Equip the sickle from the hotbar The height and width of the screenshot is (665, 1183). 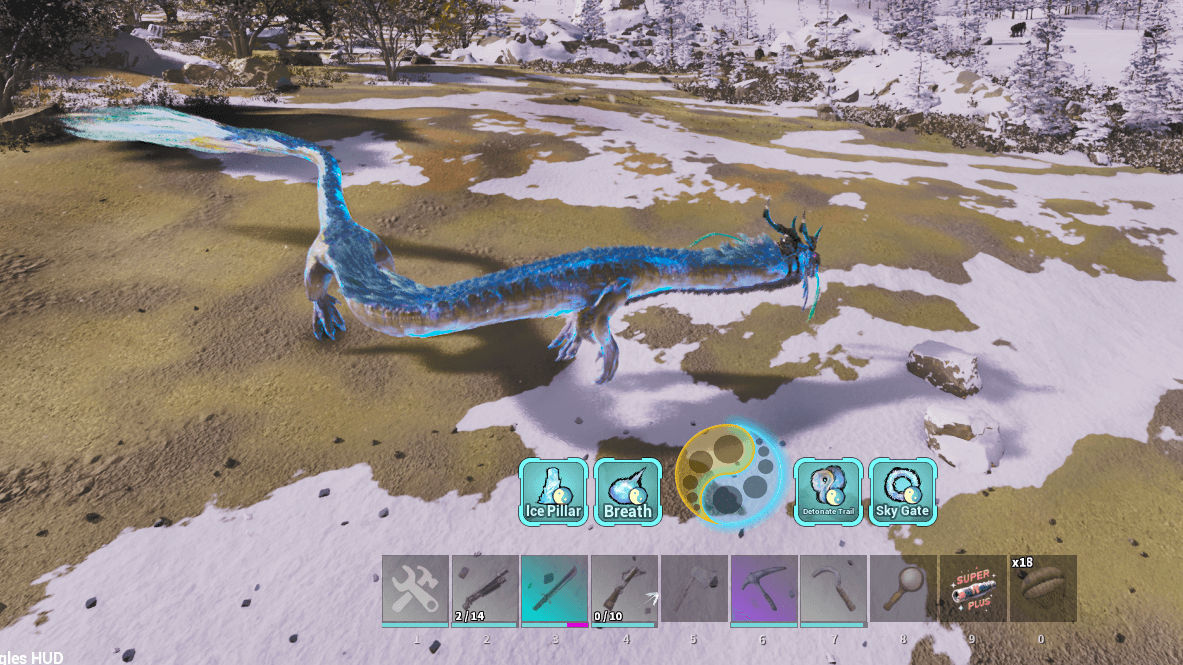coord(834,589)
